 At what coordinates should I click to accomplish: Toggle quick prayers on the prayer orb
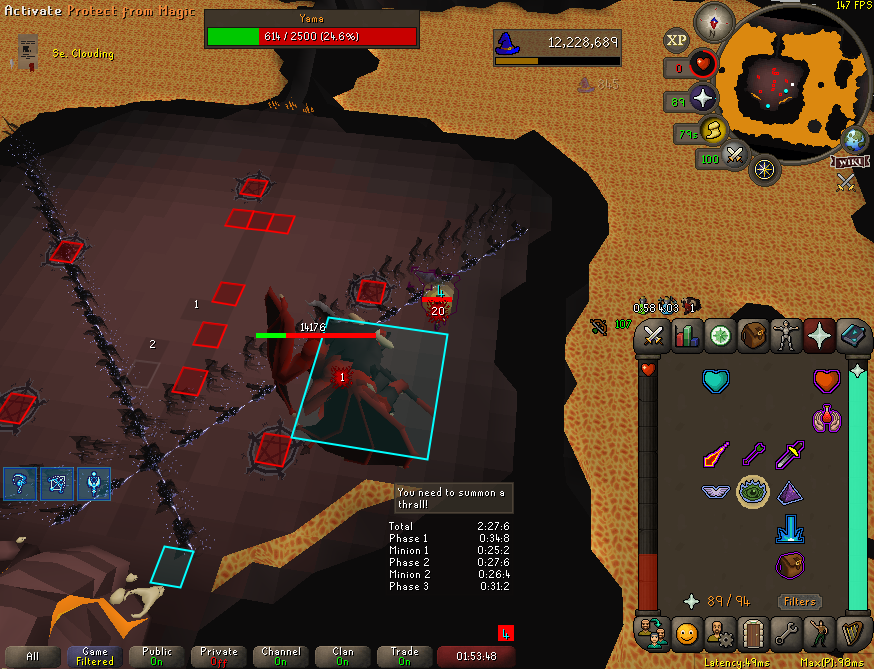coord(703,98)
